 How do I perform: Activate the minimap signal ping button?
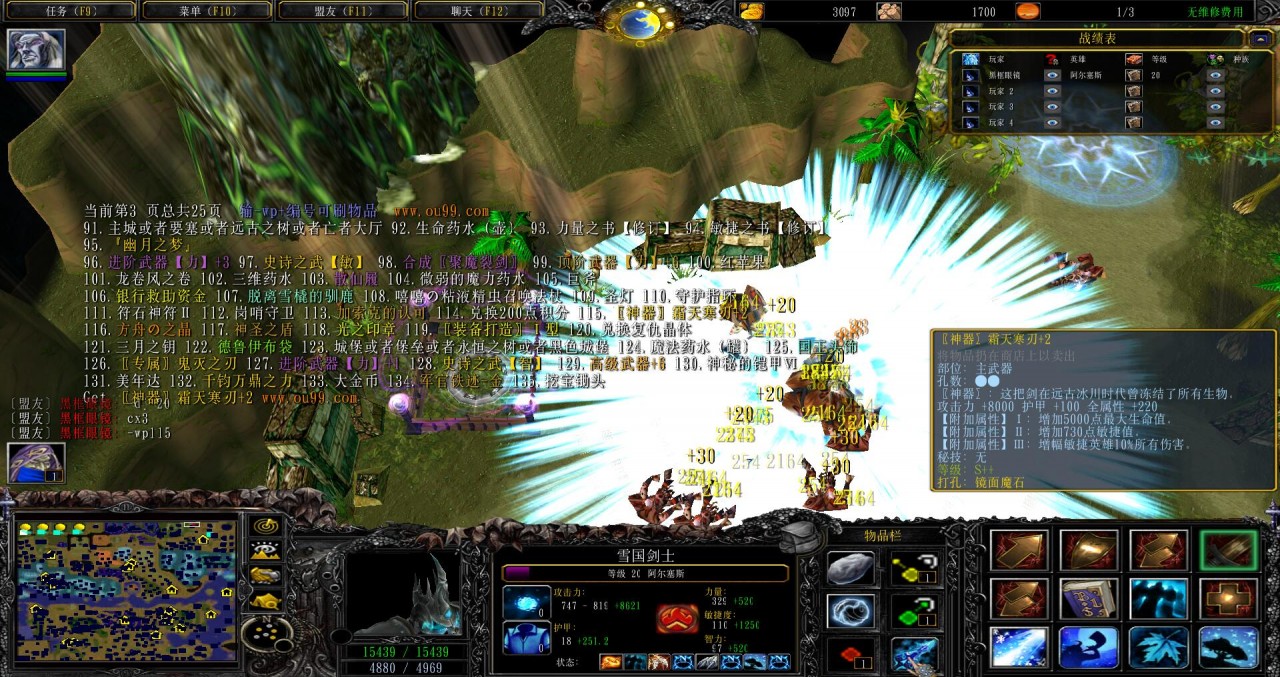coord(265,525)
